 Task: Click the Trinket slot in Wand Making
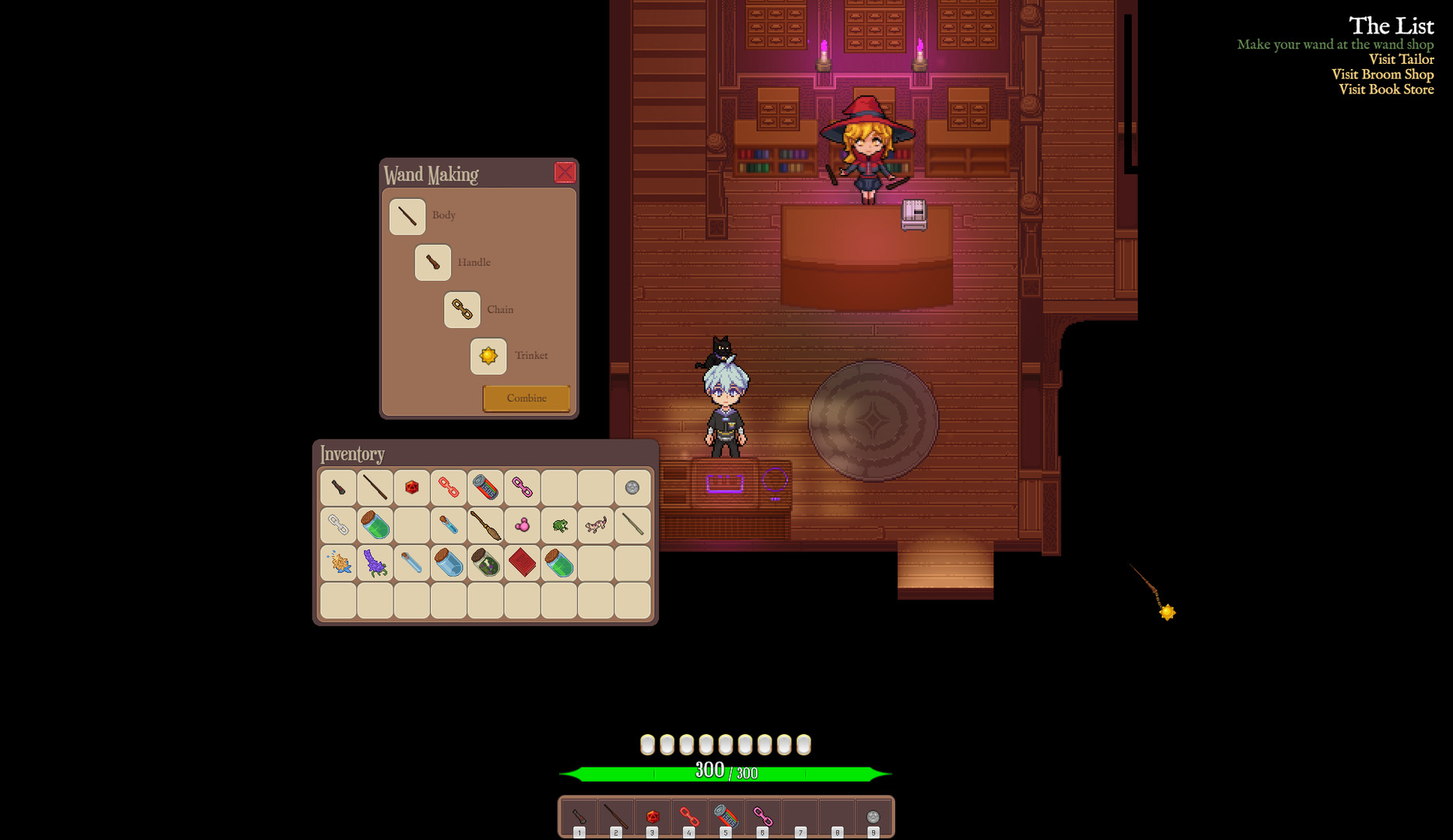(488, 357)
